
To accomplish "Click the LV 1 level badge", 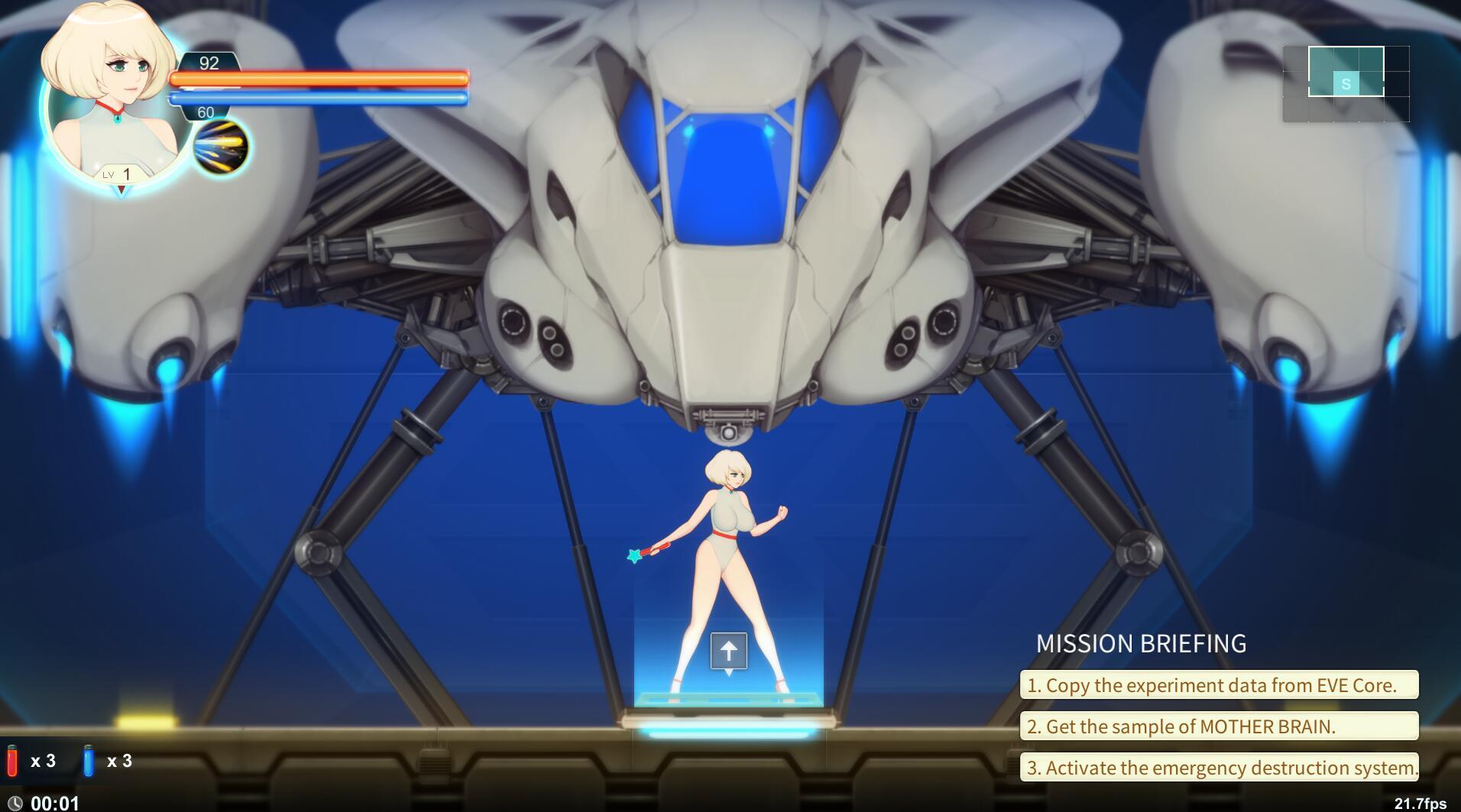I will click(120, 173).
